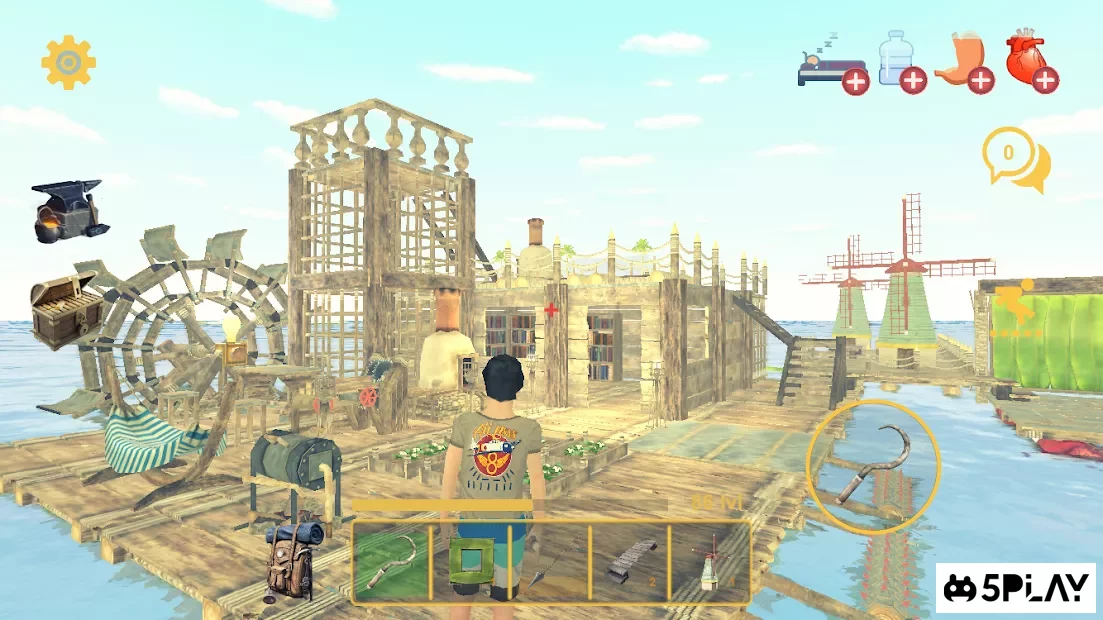Click the 5PLAY watermark logo

(x=1016, y=588)
